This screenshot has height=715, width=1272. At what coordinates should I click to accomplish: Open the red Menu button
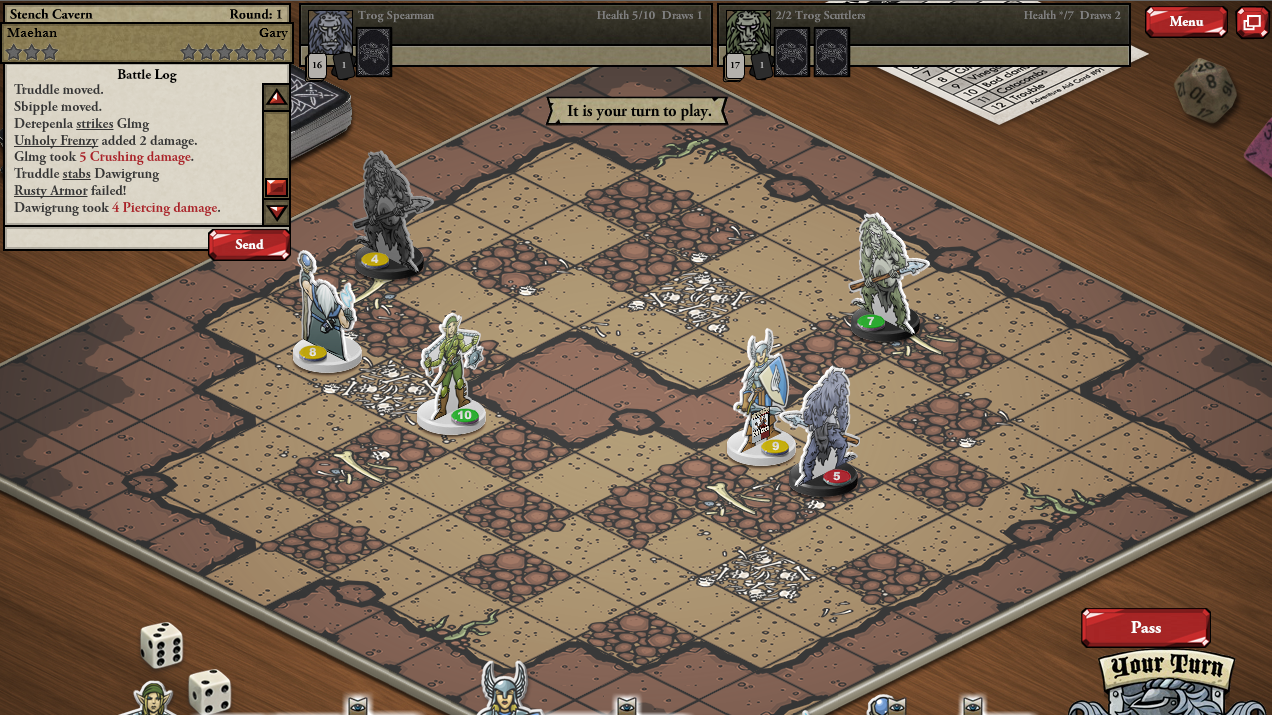(1185, 22)
